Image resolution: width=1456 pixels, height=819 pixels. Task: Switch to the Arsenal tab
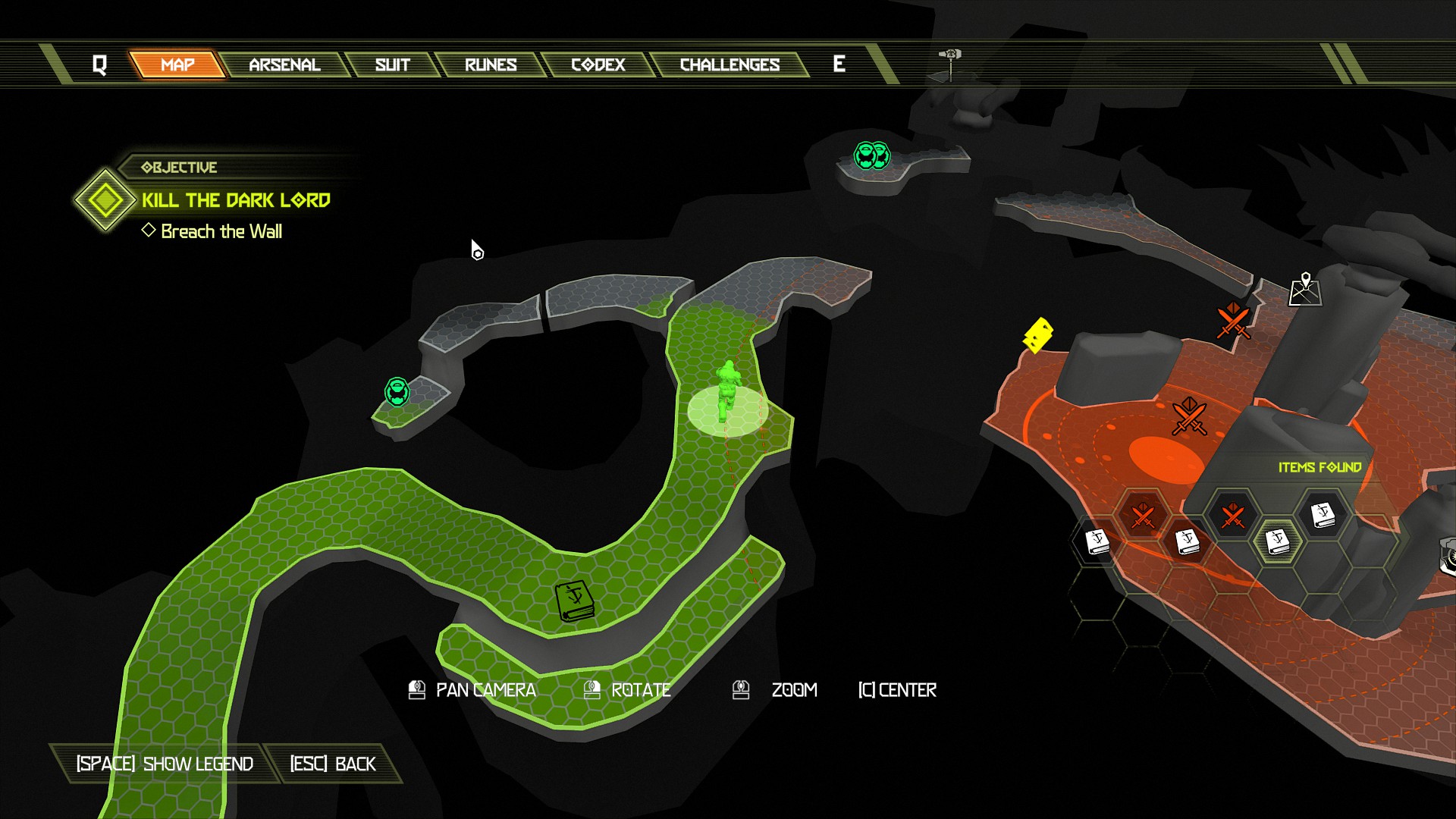tap(284, 65)
